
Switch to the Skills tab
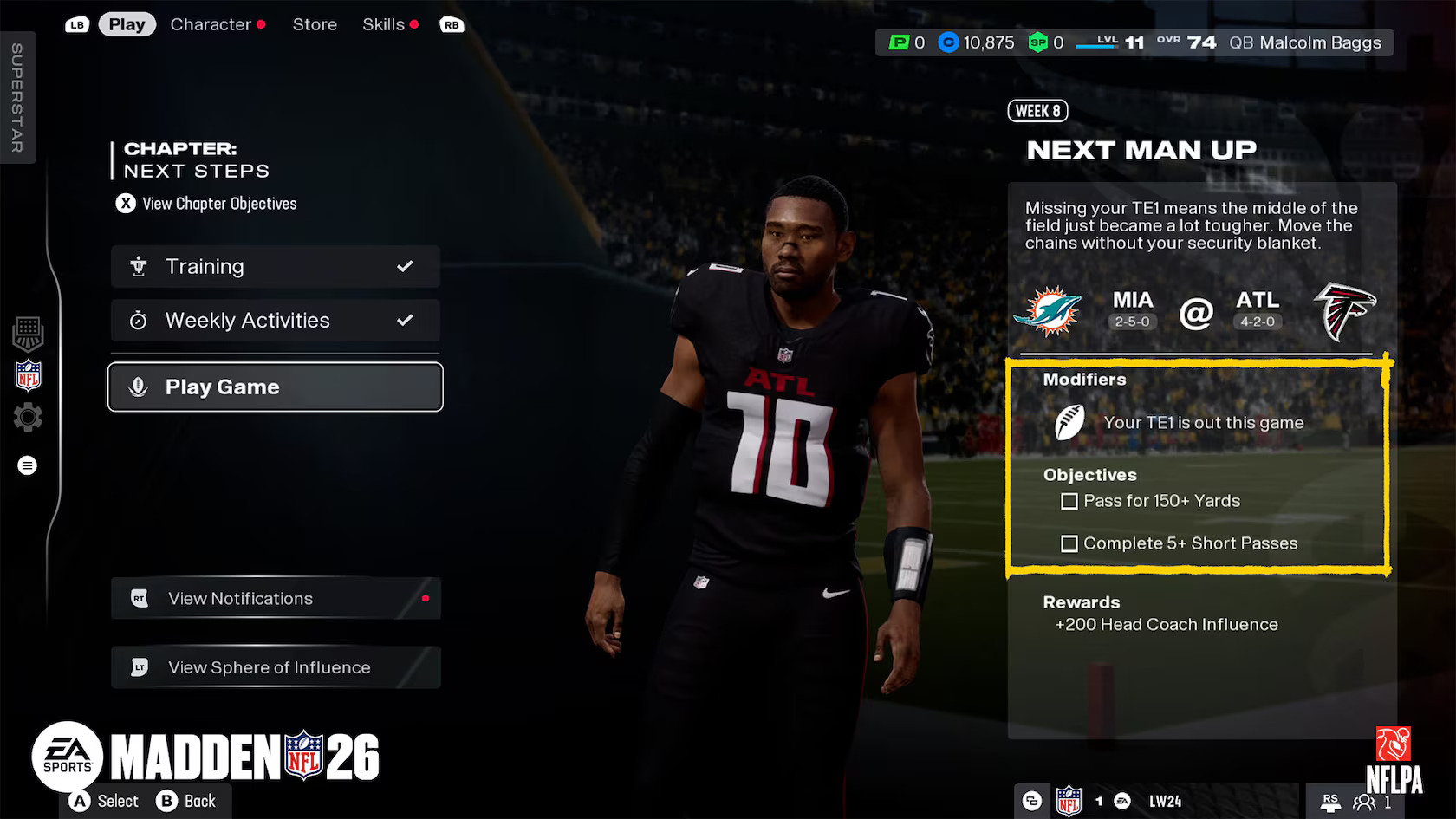(x=383, y=24)
